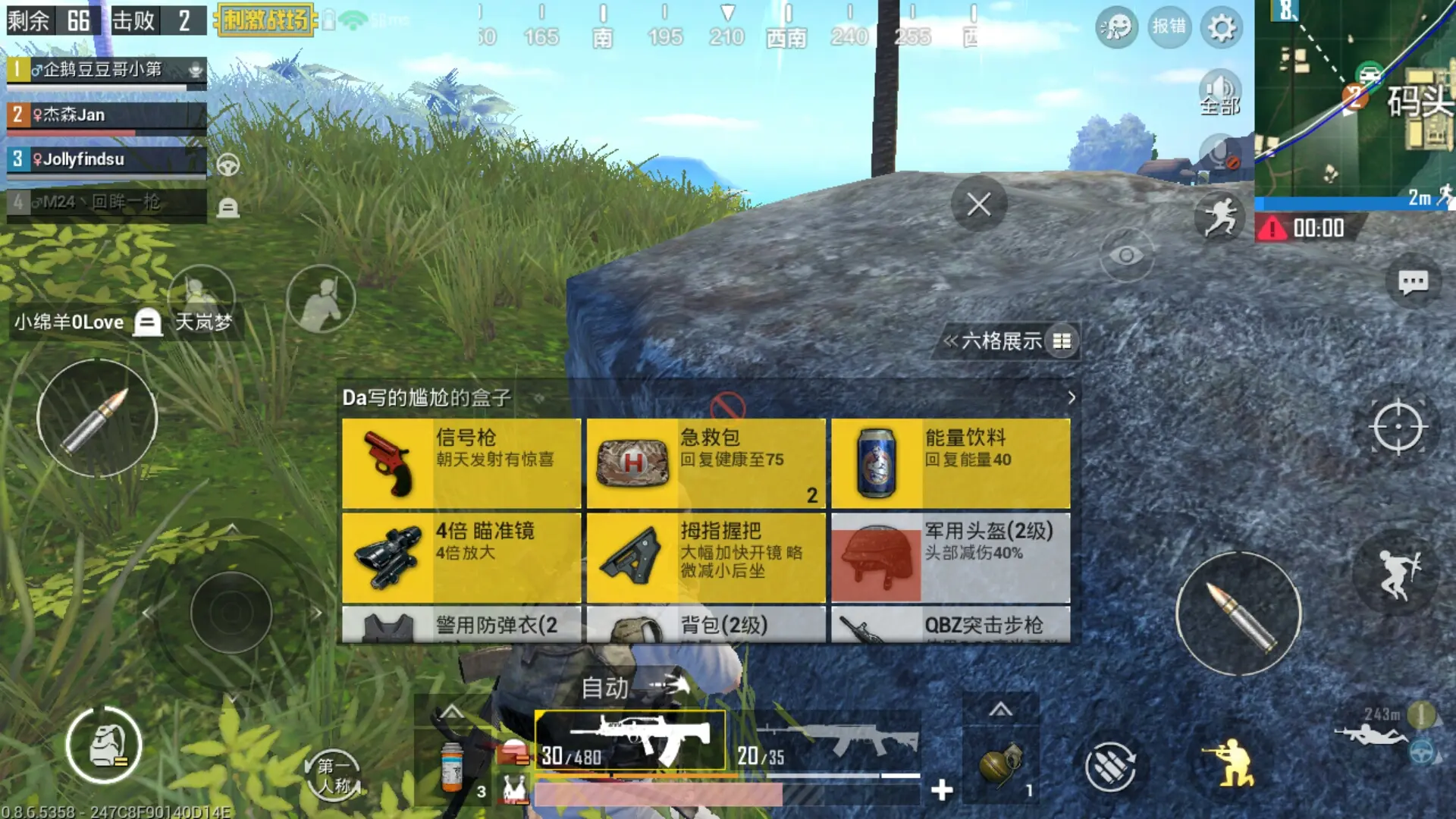
Task: Activate the aim-down-sights crosshair button
Action: 1398,427
